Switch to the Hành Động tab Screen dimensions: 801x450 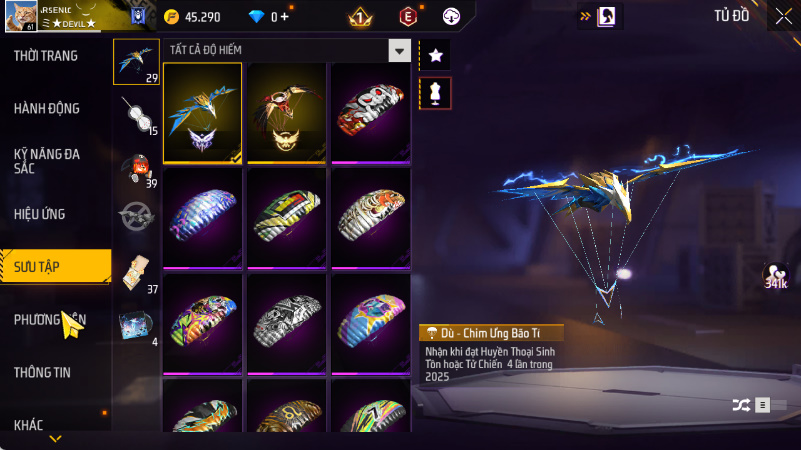point(47,108)
